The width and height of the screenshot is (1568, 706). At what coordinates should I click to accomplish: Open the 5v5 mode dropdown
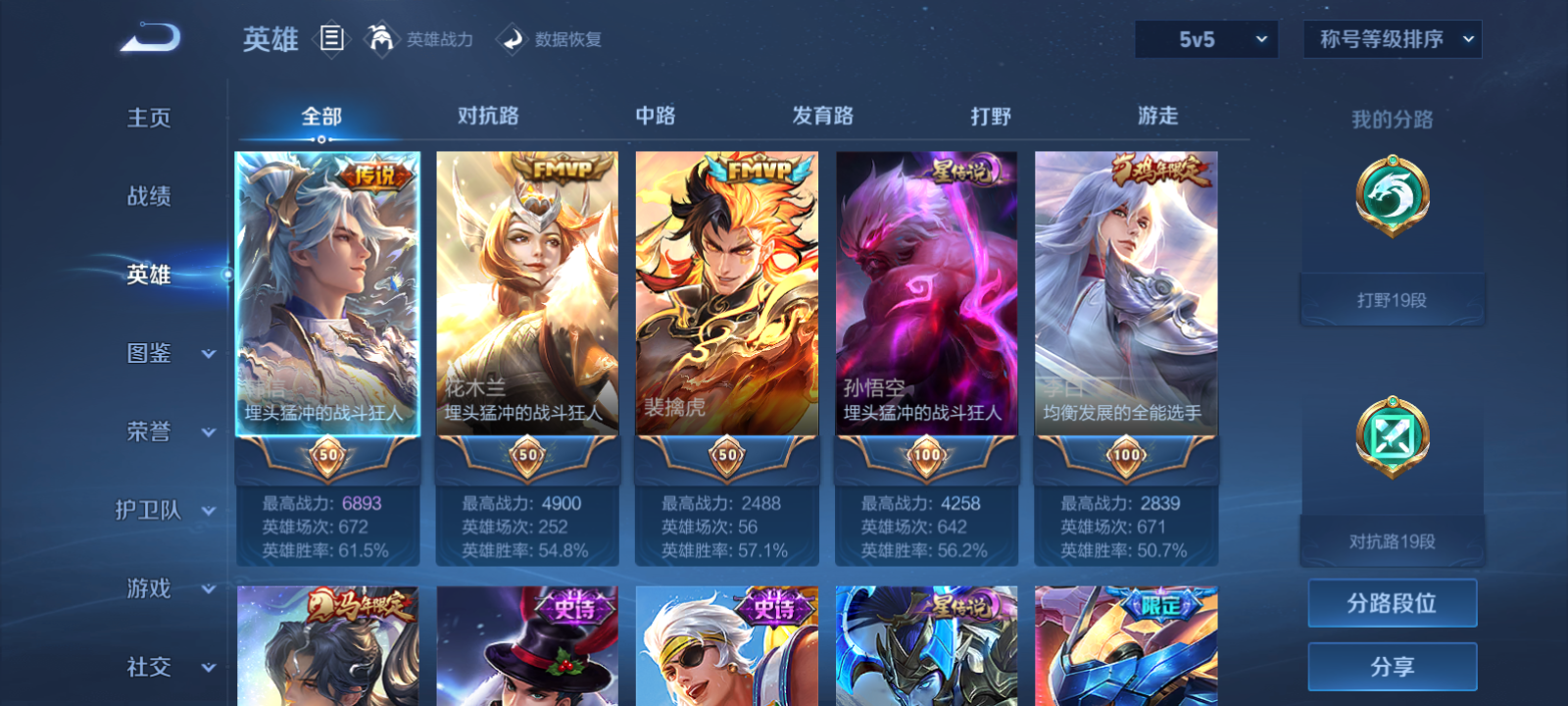pos(1205,39)
